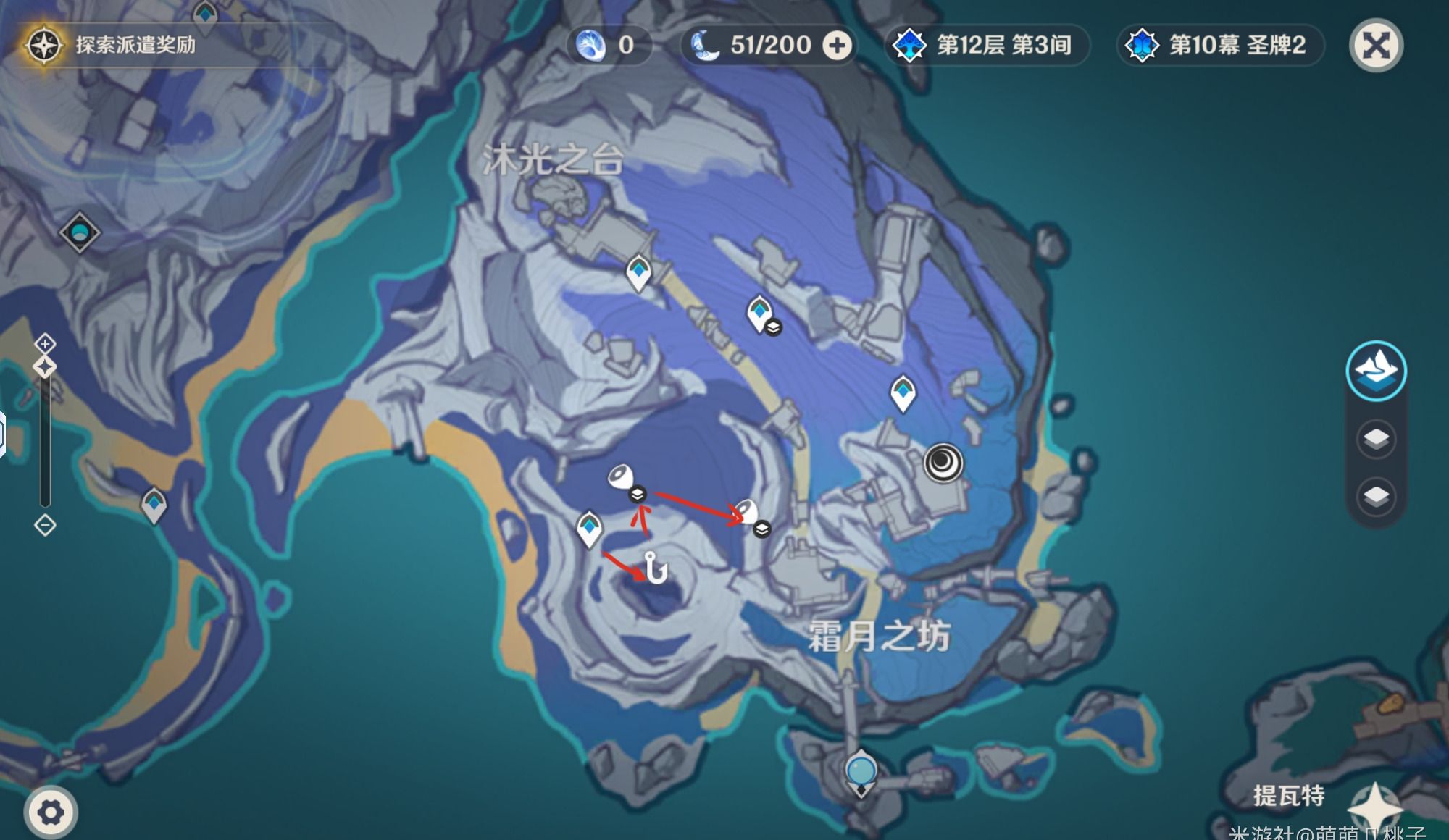Select the black spiral domain marker
Screen dimensions: 1449x840
point(943,463)
